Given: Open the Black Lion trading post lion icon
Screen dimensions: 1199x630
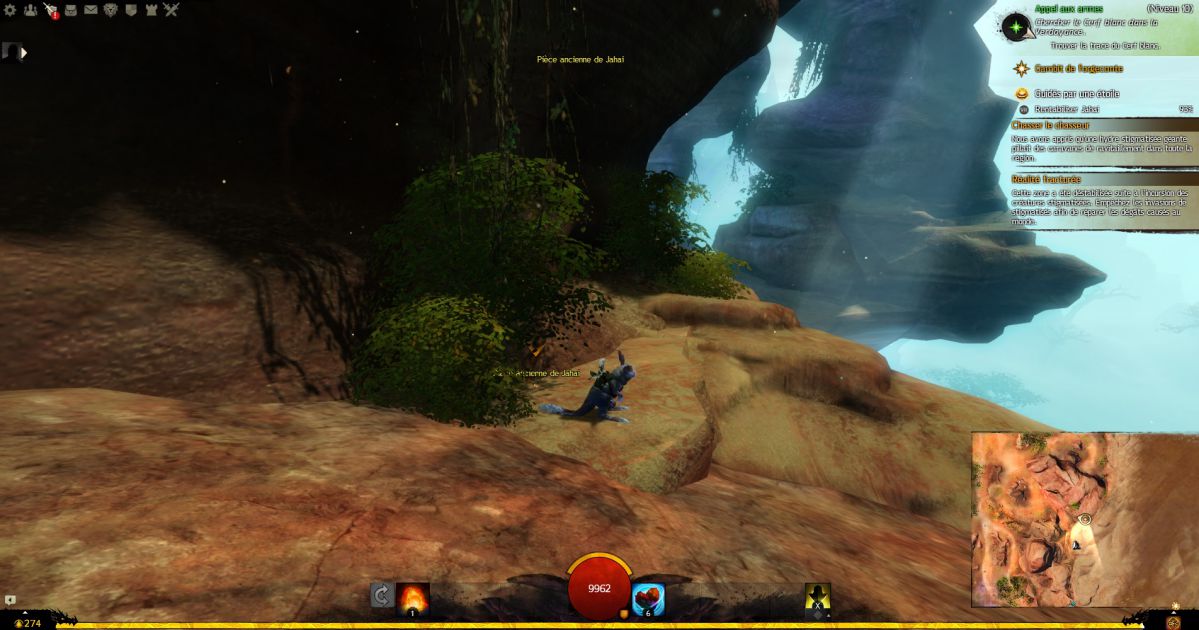Looking at the screenshot, I should click(111, 10).
